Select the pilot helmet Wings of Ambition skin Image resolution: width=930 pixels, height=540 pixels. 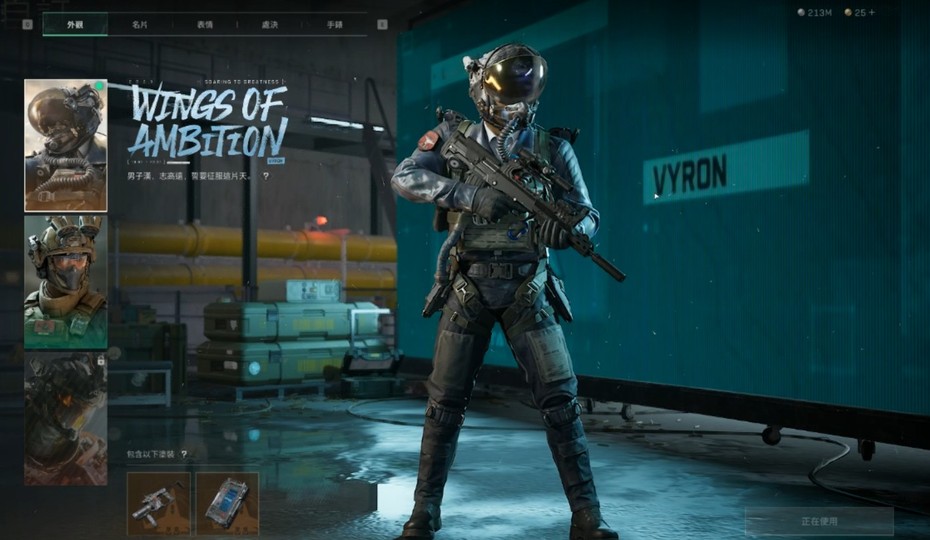[x=66, y=145]
